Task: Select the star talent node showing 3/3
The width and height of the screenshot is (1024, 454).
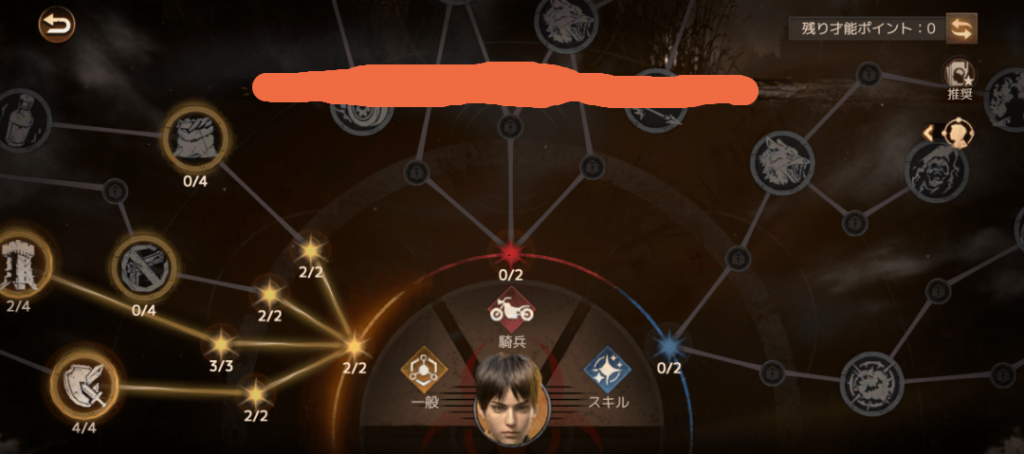Action: [x=220, y=342]
